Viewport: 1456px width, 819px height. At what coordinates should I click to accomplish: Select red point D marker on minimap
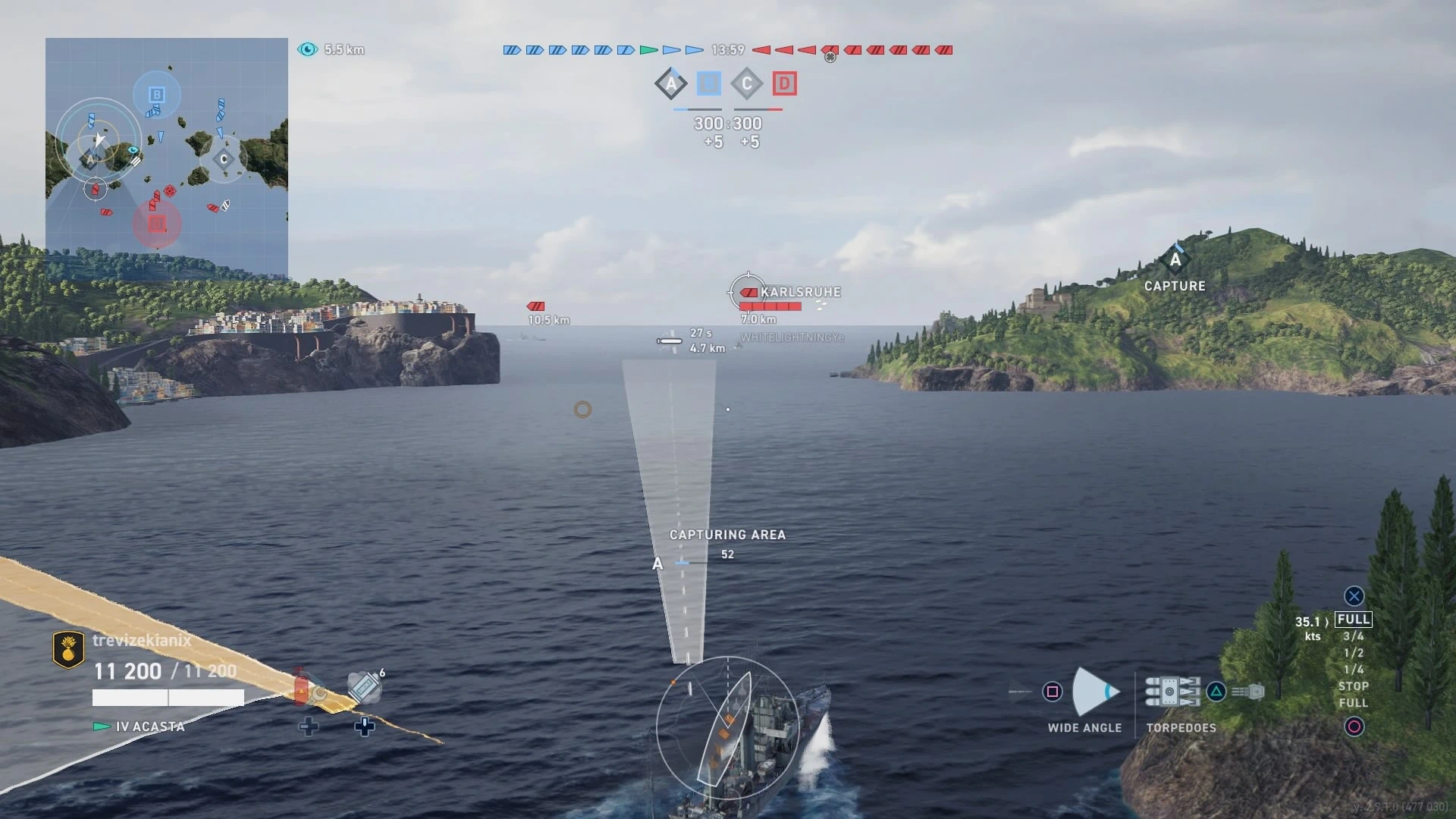(157, 224)
